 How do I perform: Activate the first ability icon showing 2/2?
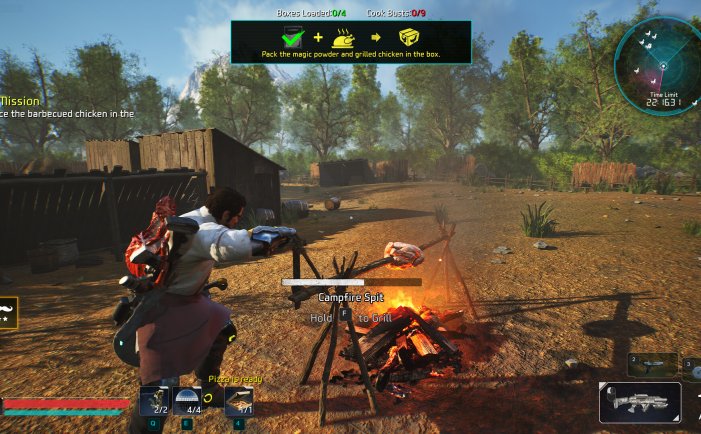[x=154, y=400]
